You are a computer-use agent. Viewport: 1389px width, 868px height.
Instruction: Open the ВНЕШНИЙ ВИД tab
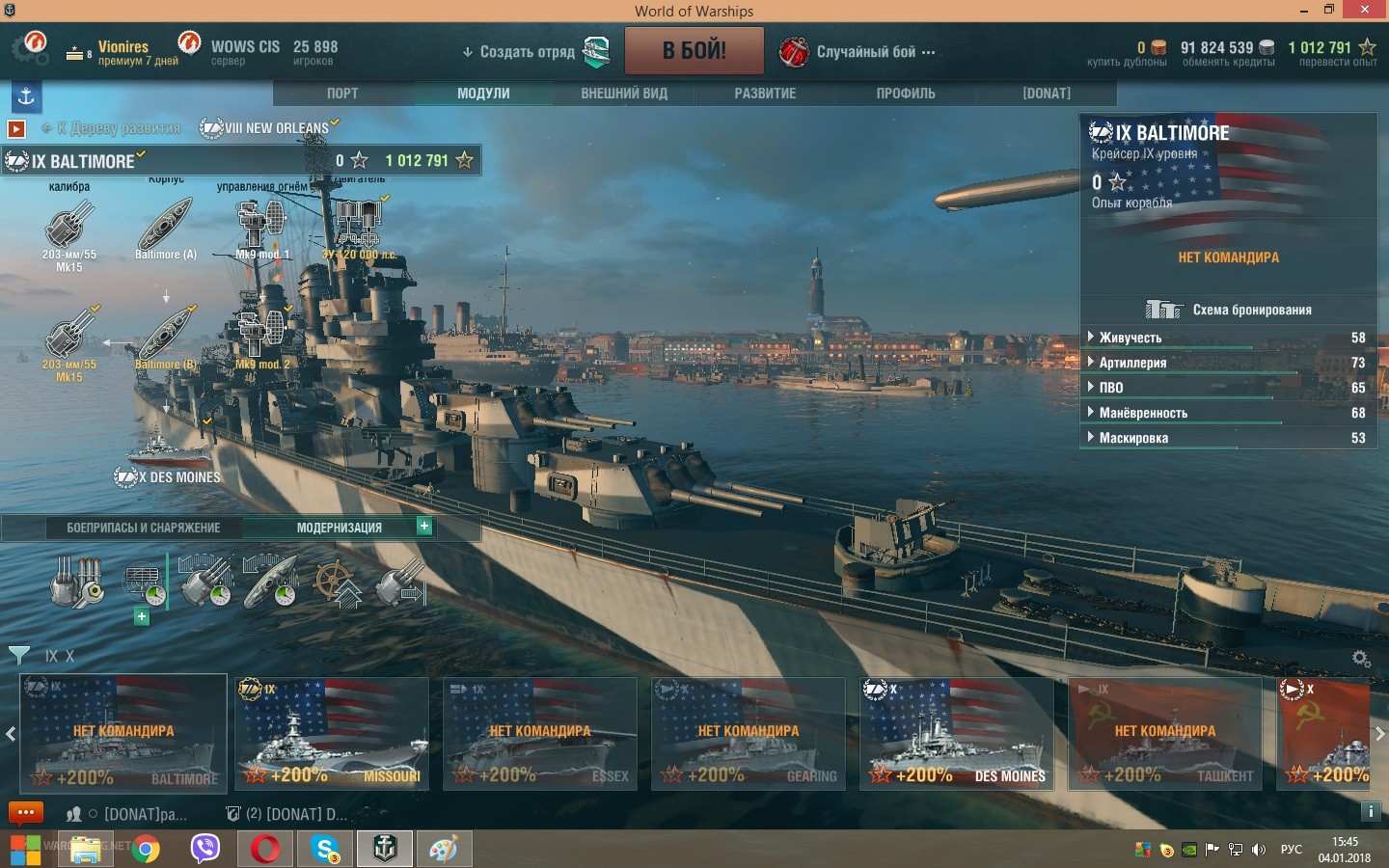[624, 94]
